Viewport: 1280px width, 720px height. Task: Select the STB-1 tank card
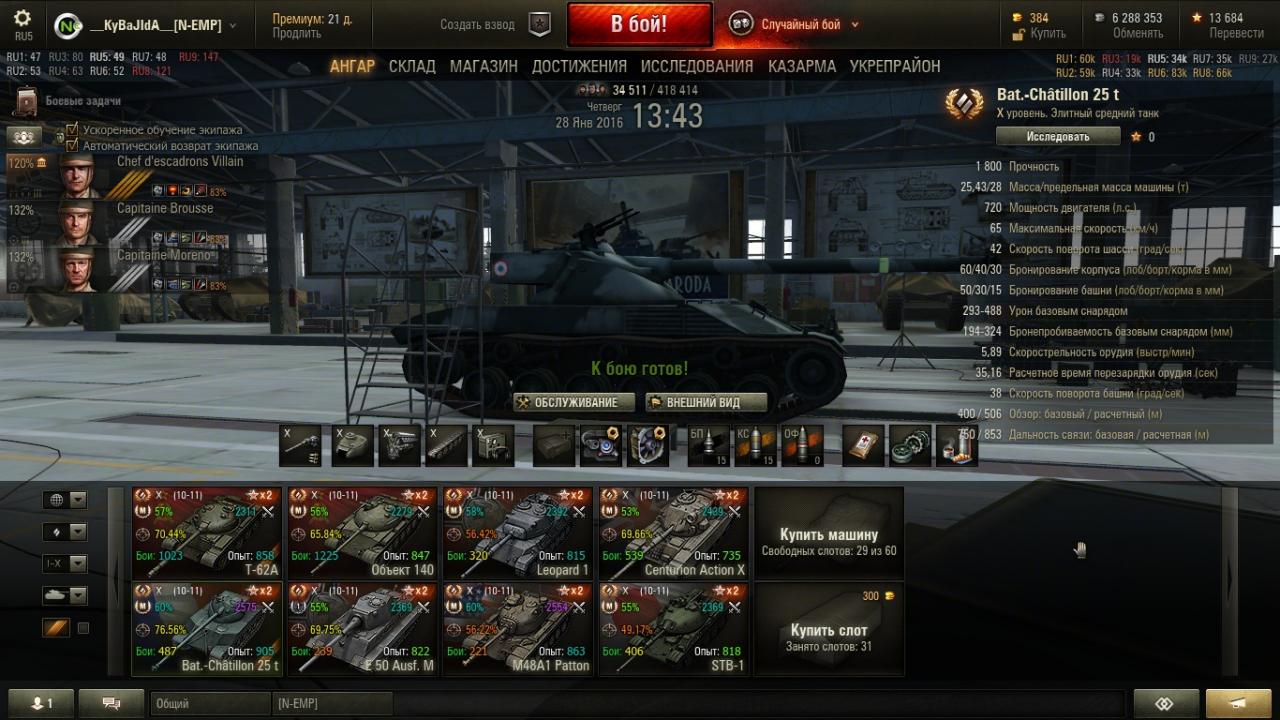(674, 629)
